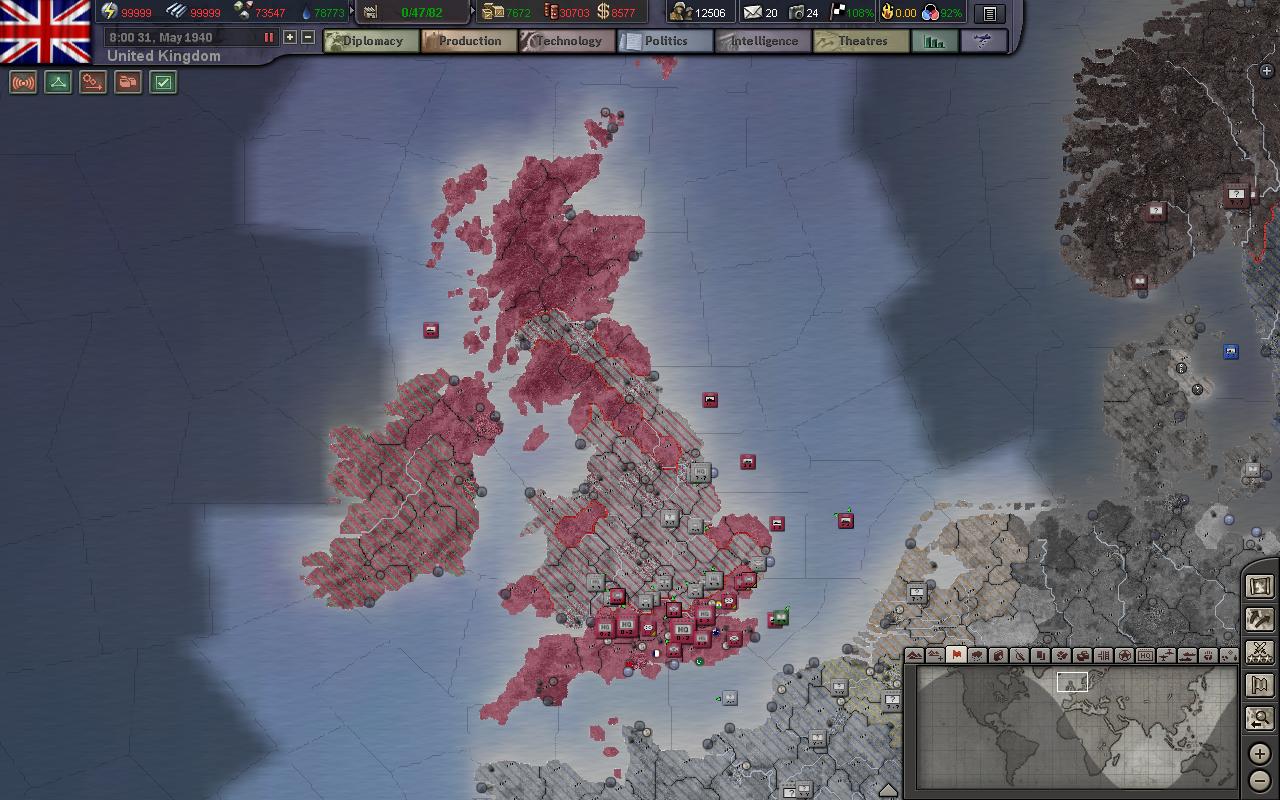This screenshot has width=1280, height=800.
Task: Switch to the HQ map mode
Action: point(1145,655)
